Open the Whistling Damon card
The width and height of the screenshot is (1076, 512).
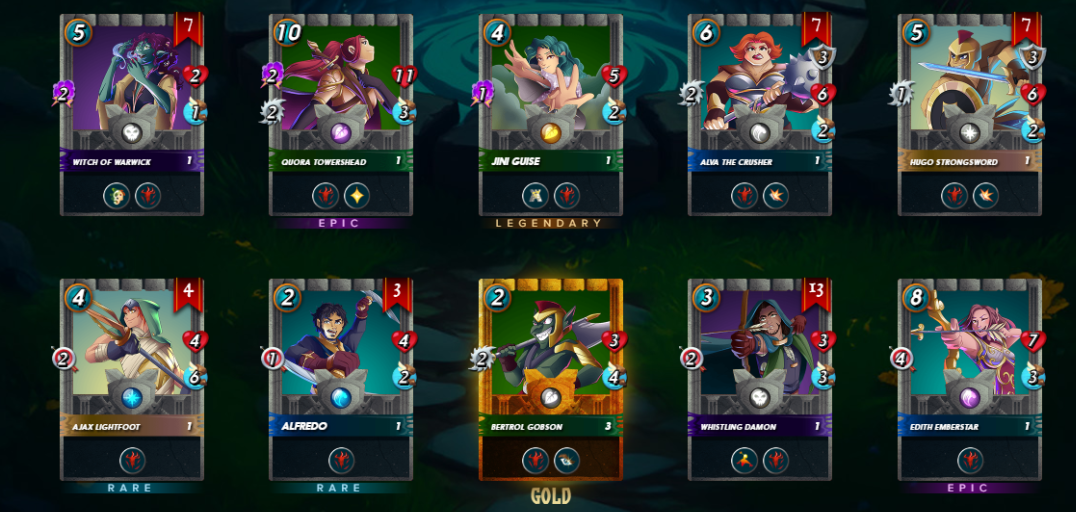pyautogui.click(x=760, y=379)
